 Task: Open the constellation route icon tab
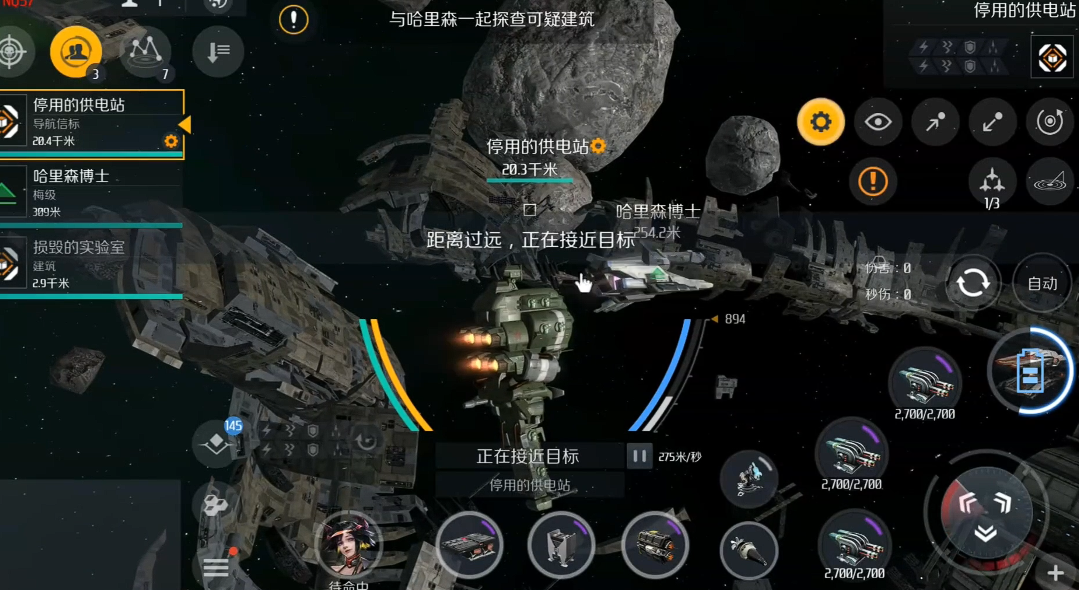tap(146, 52)
